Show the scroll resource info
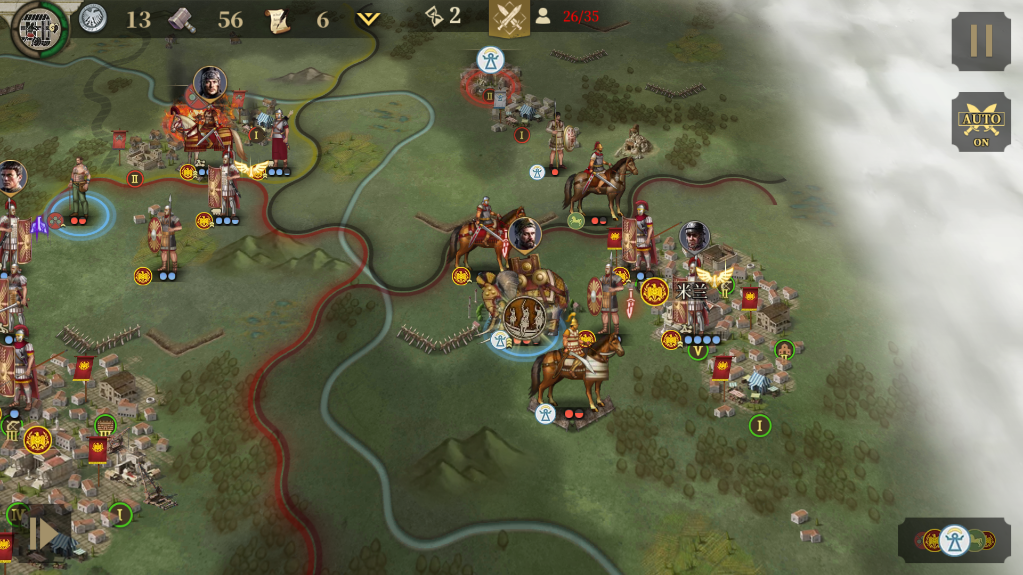The width and height of the screenshot is (1023, 575). (277, 19)
